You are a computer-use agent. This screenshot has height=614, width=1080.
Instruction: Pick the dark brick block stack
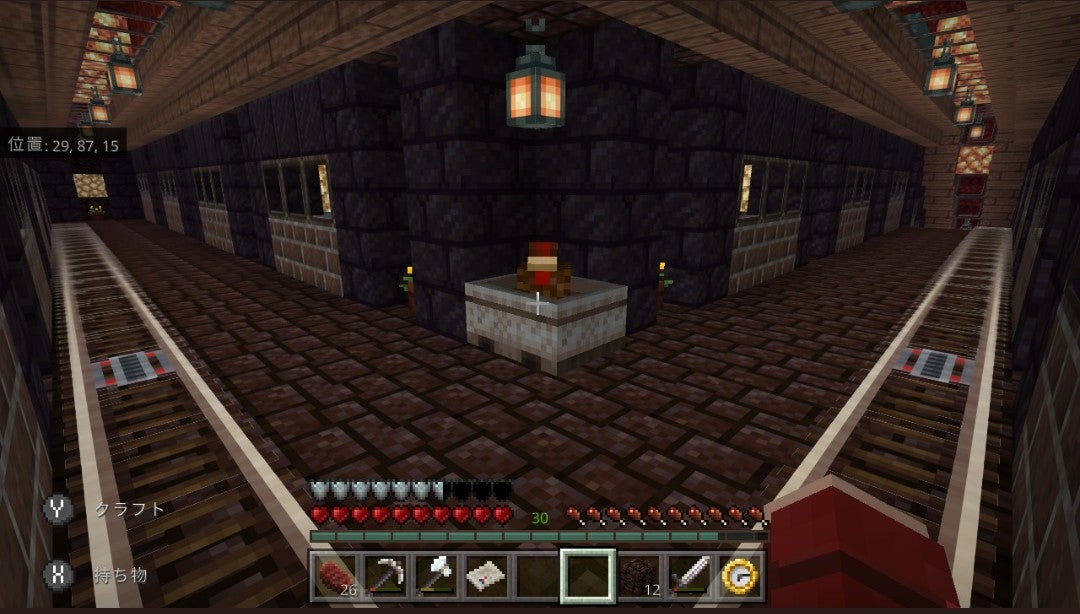point(640,575)
